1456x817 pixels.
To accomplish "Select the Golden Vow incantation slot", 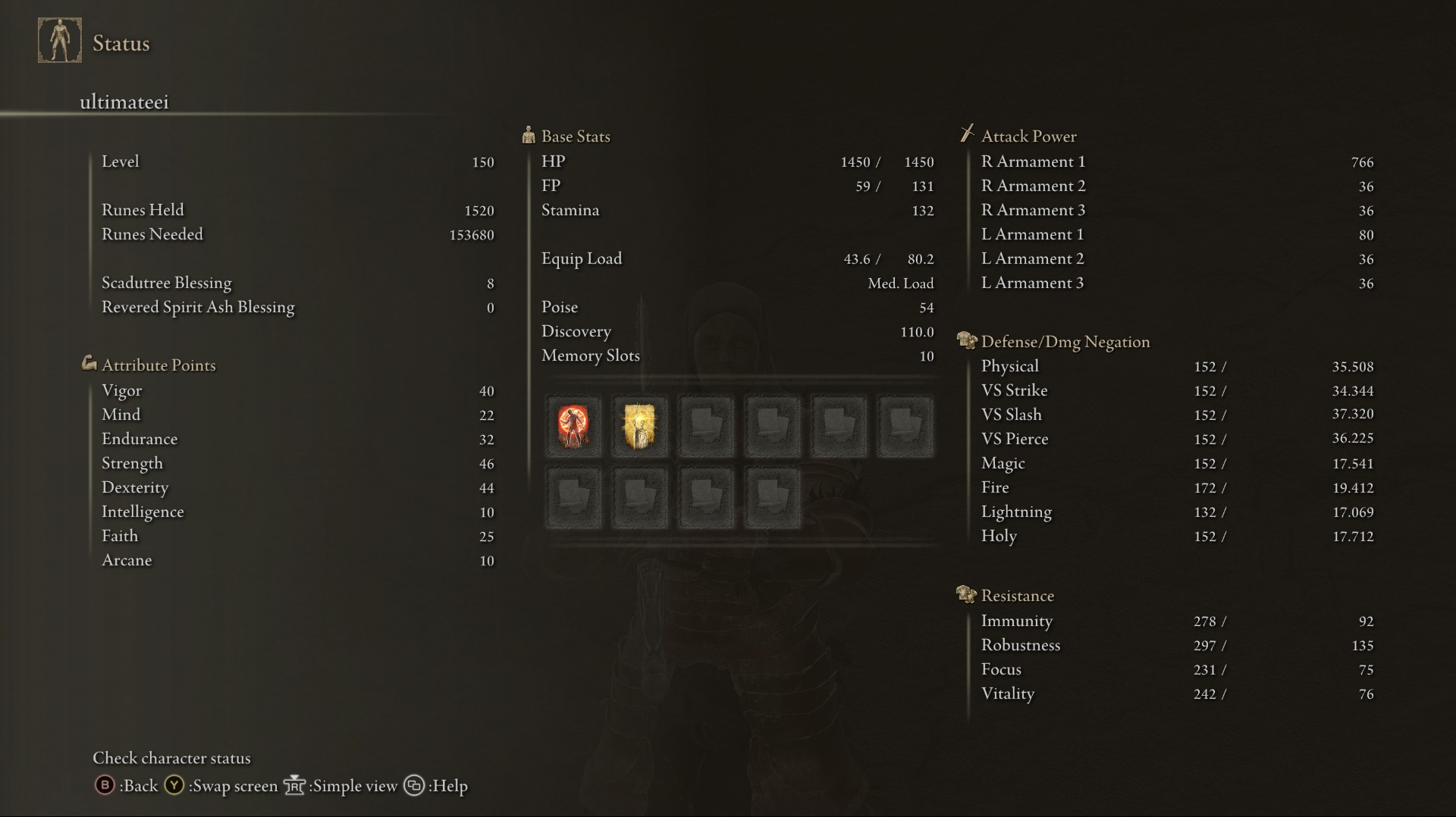I will (639, 427).
